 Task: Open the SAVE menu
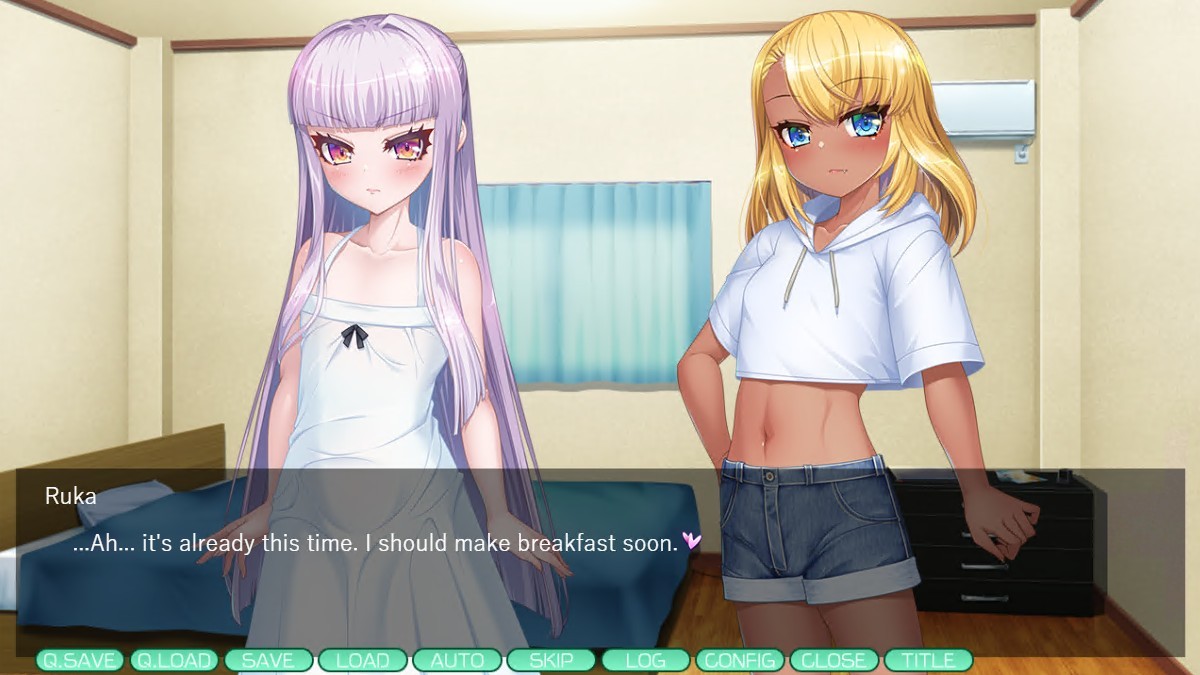[268, 660]
